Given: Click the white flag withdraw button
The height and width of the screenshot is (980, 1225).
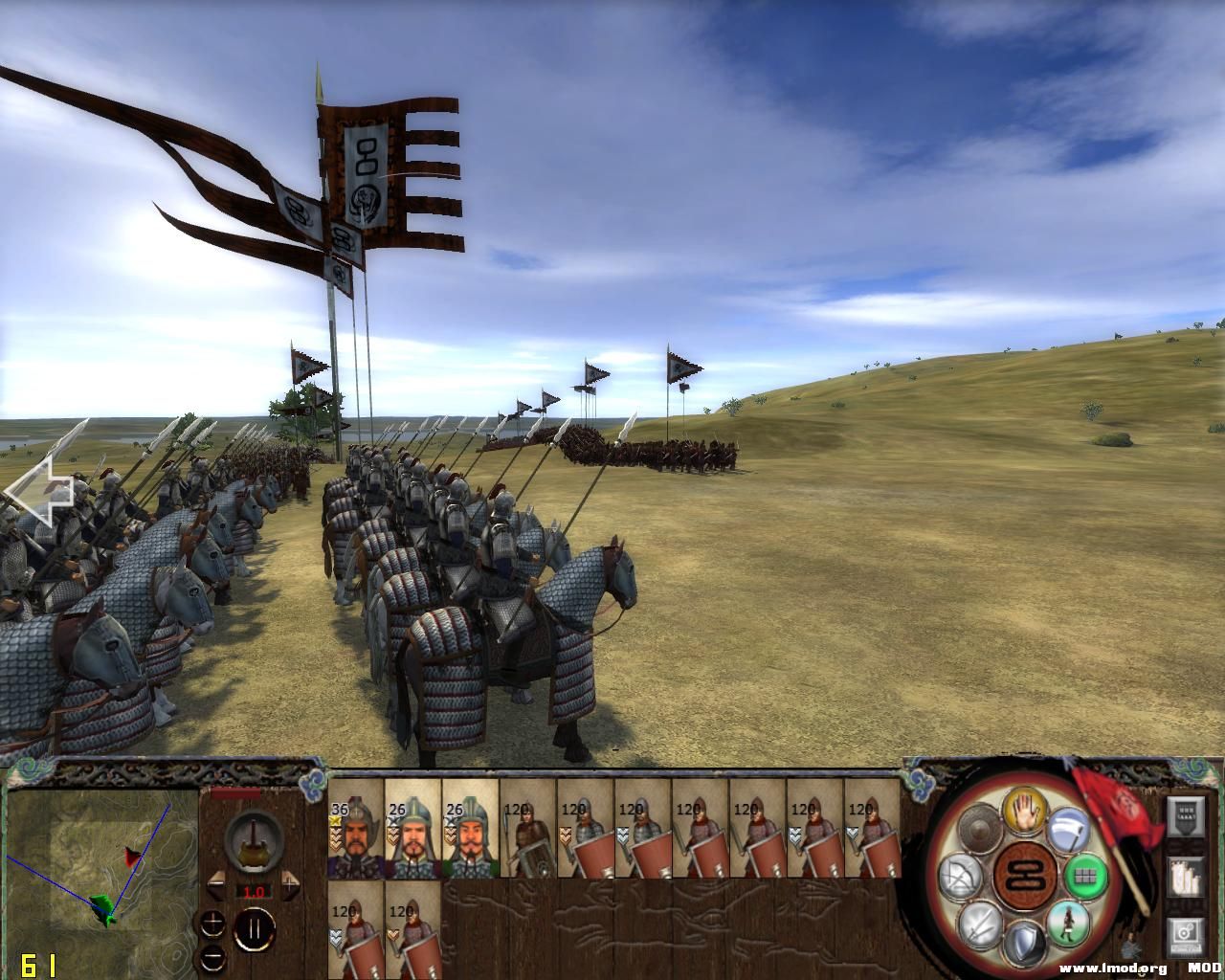Looking at the screenshot, I should [x=1070, y=828].
